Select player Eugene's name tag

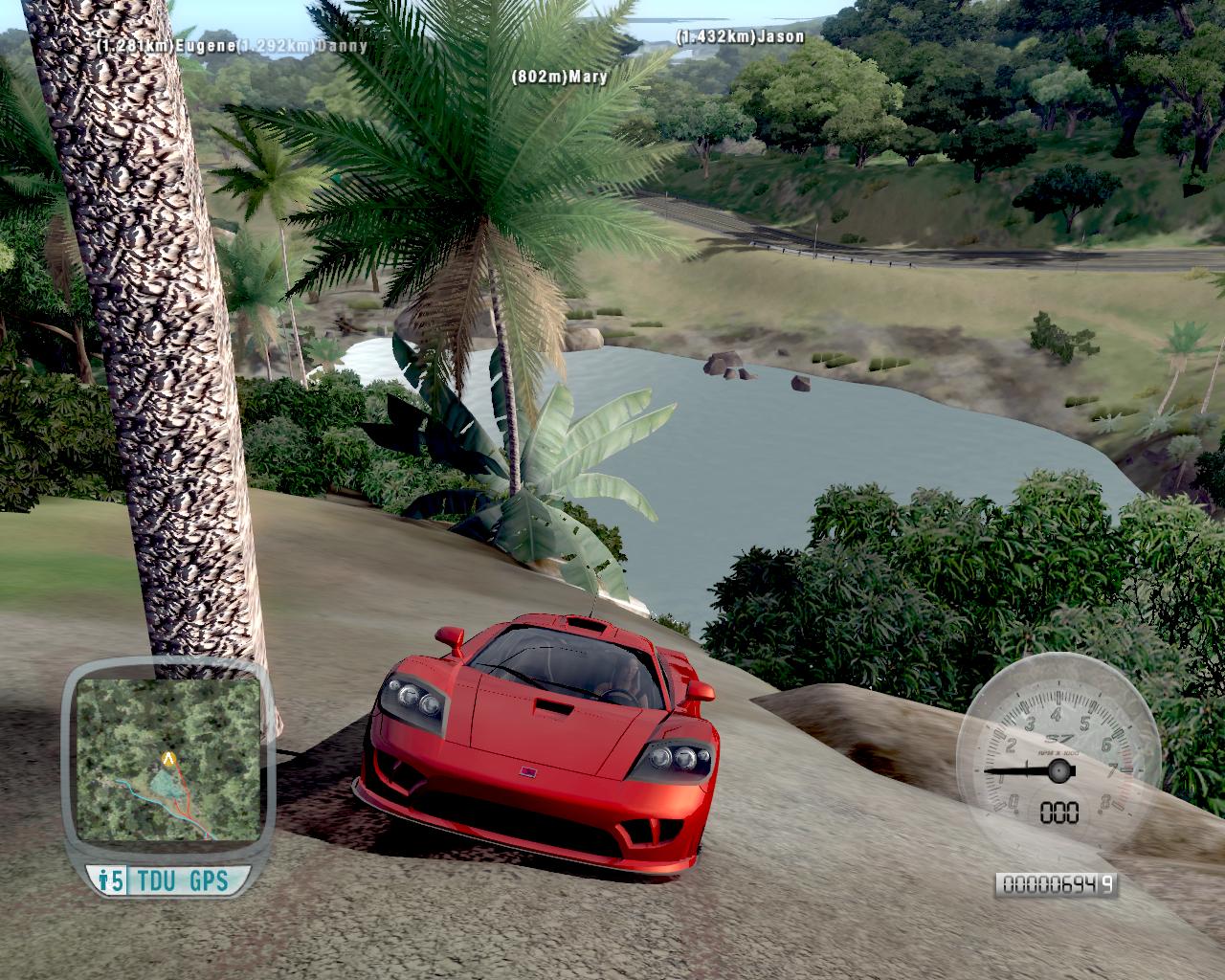coord(163,44)
